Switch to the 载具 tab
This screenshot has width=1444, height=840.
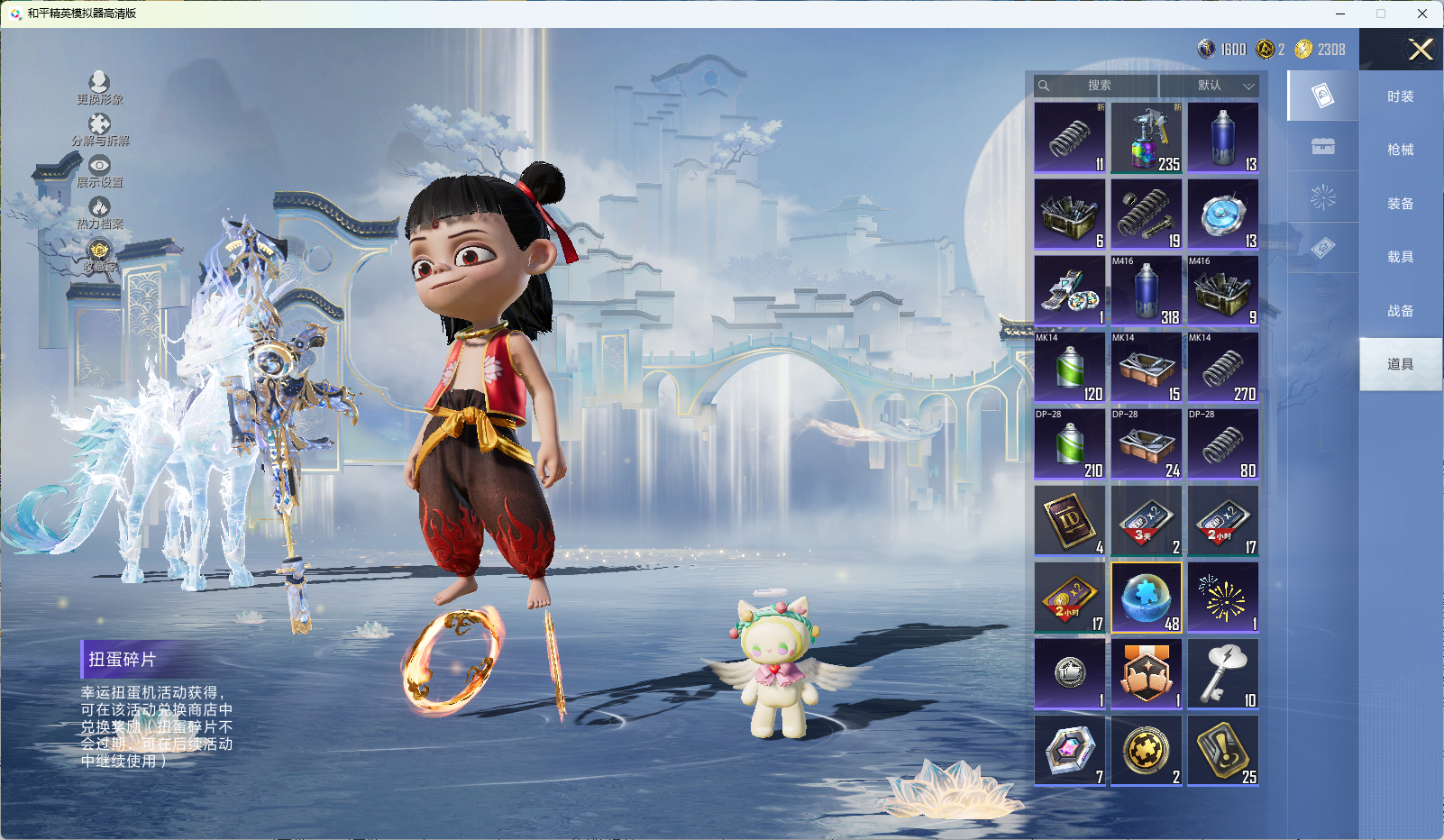(1400, 257)
